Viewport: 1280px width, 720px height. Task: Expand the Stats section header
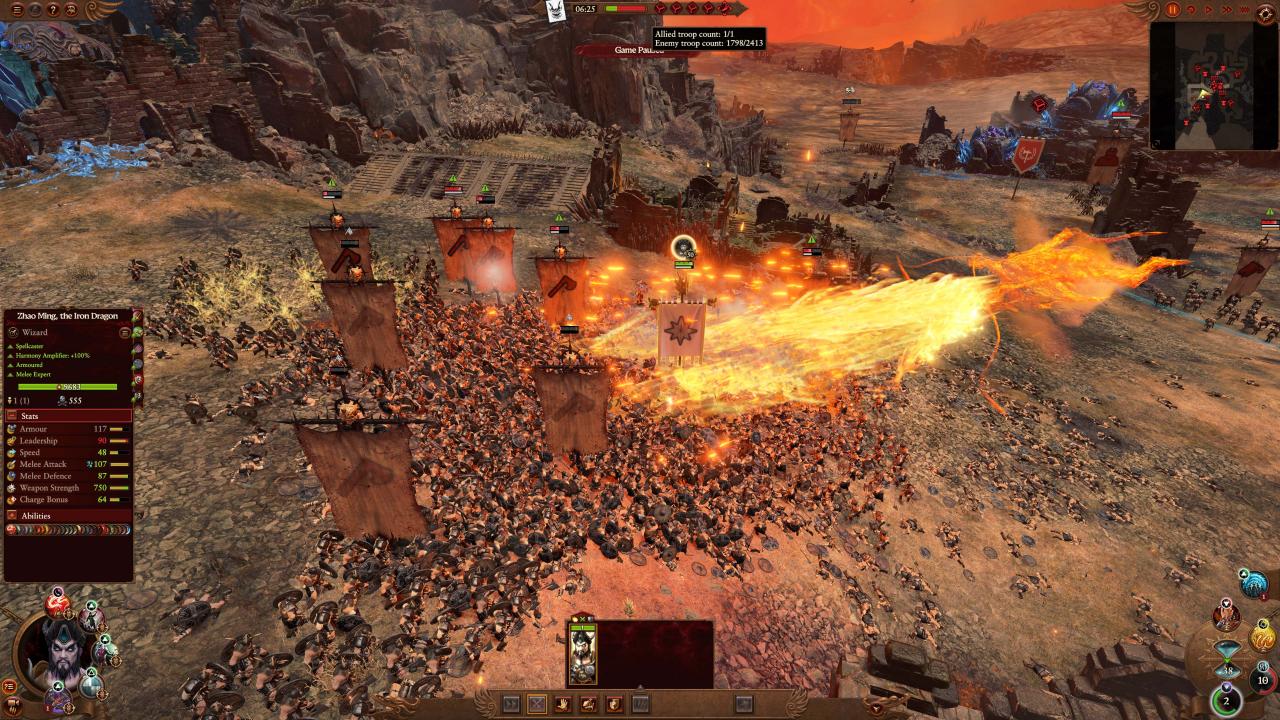point(68,415)
